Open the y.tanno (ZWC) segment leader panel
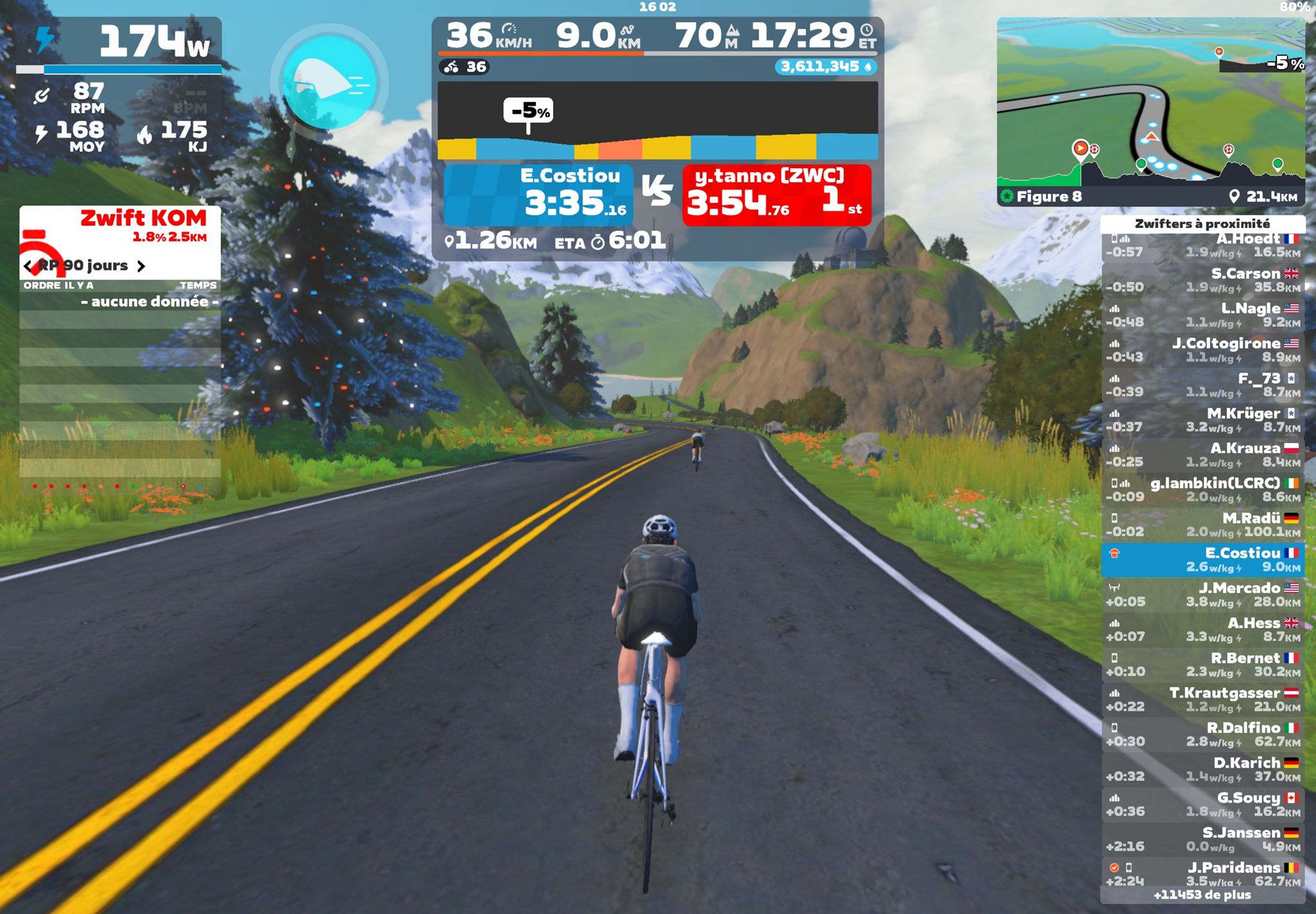 (x=776, y=195)
